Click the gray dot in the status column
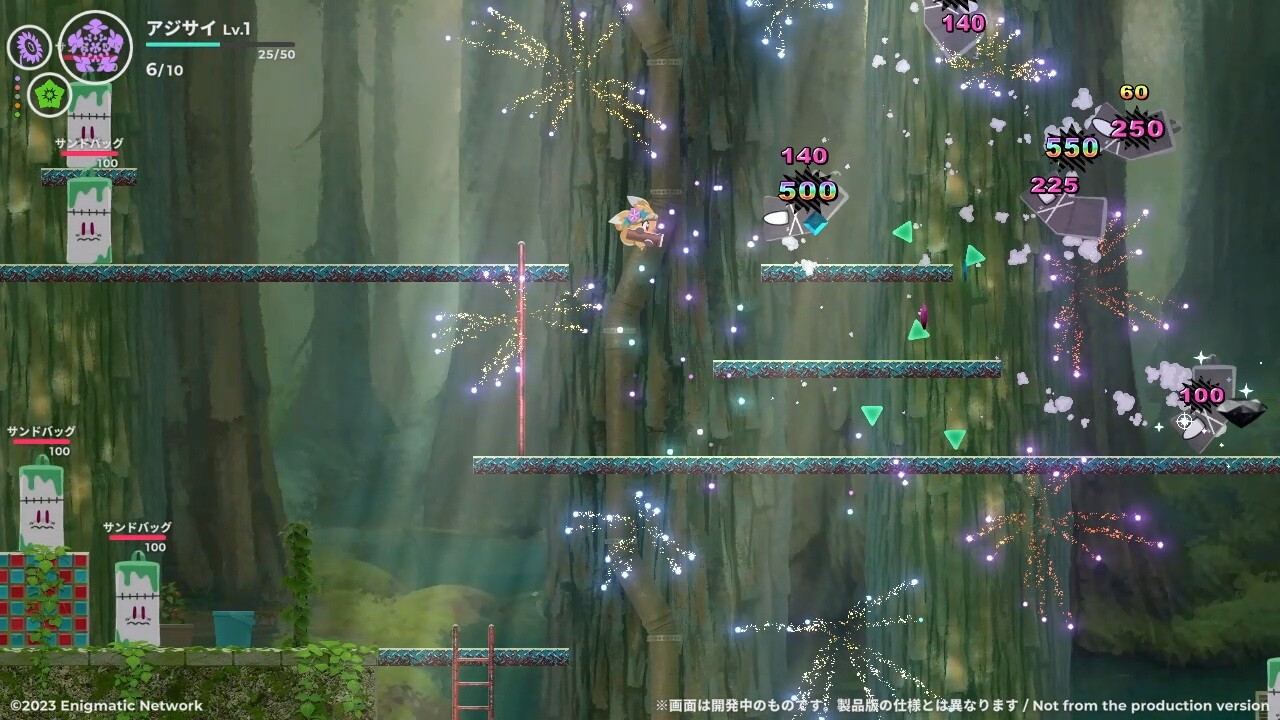The height and width of the screenshot is (720, 1280). click(x=17, y=96)
